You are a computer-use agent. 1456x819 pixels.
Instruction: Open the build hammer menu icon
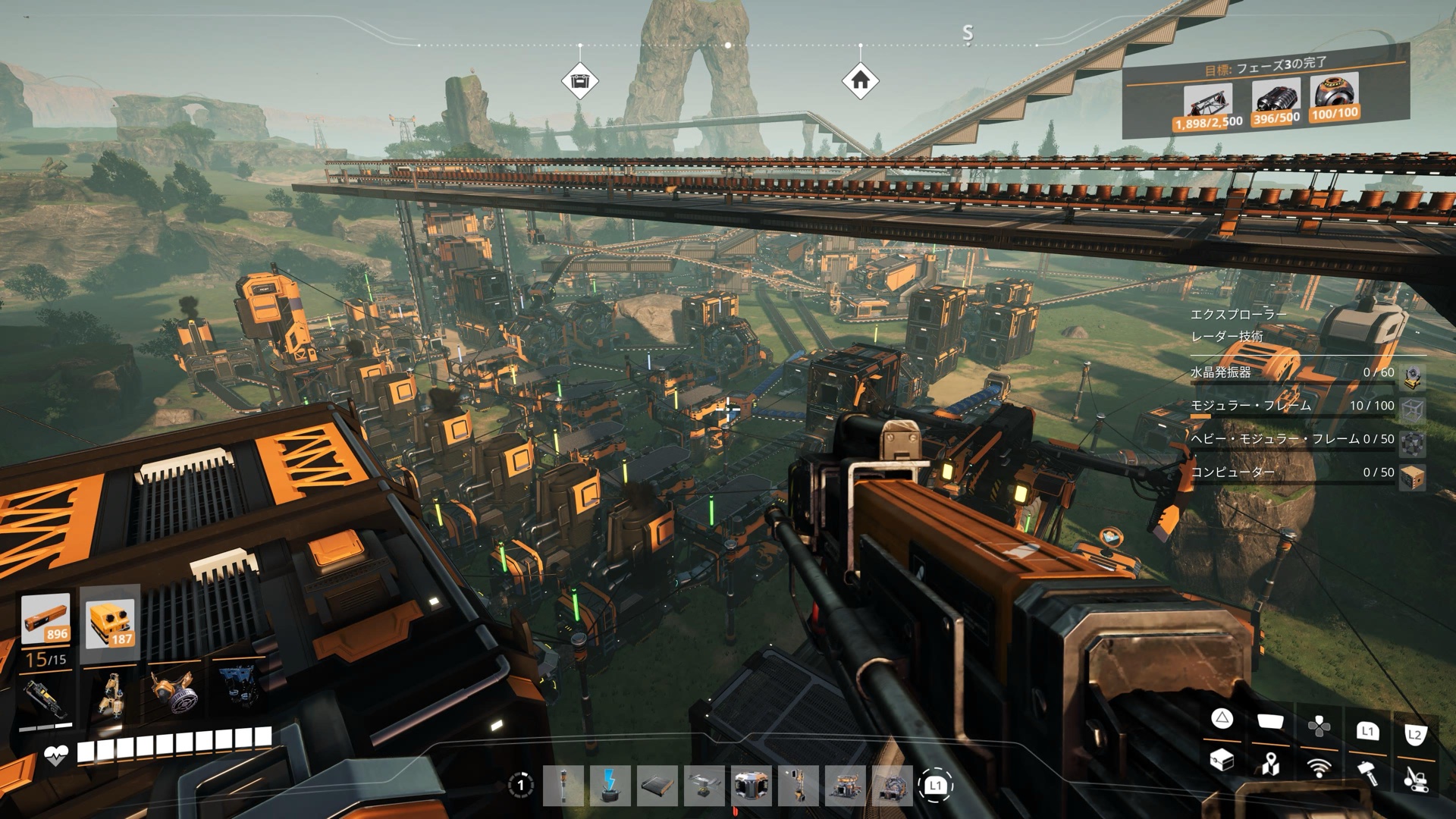coord(1367,771)
